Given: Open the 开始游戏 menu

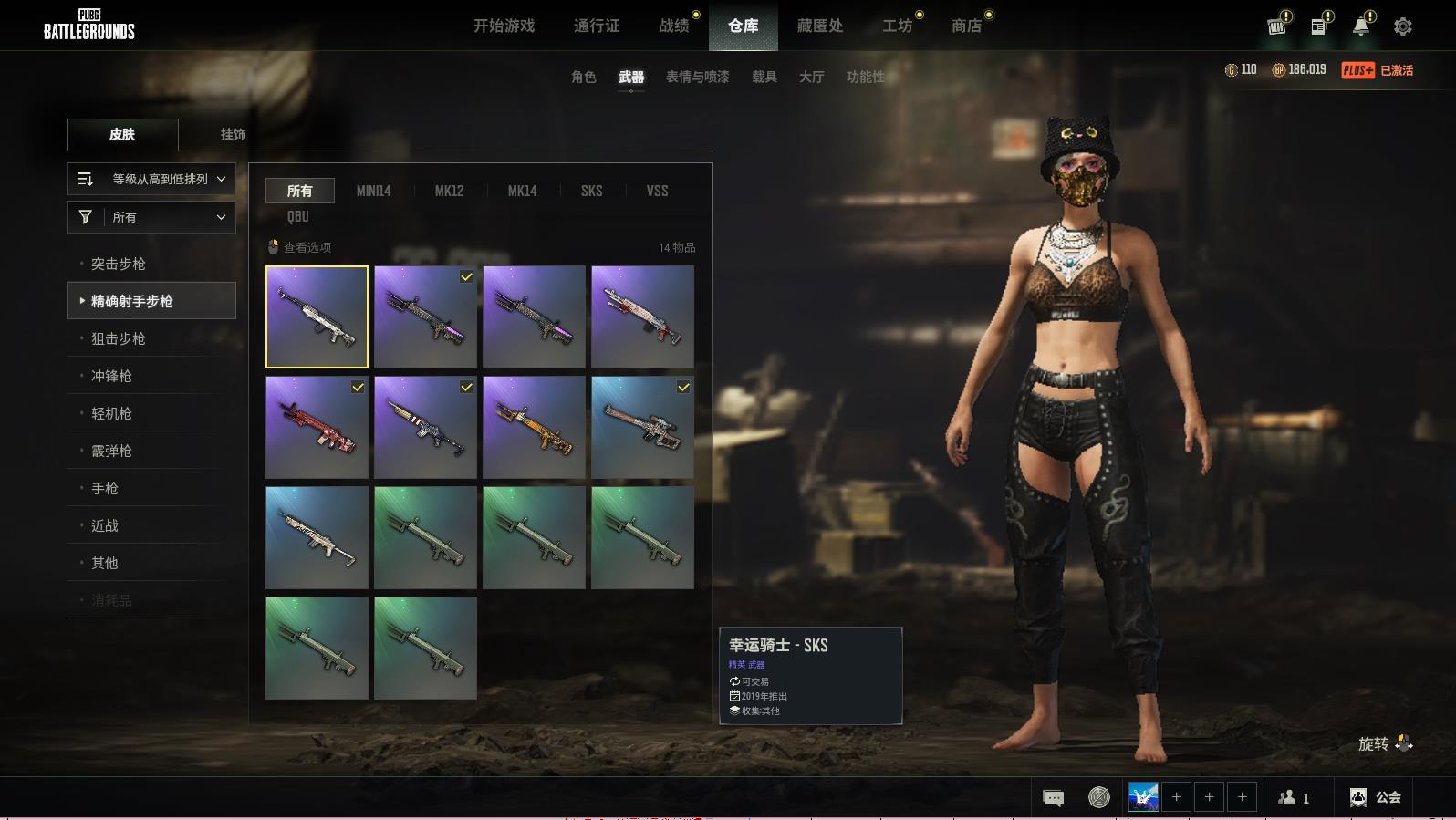Looking at the screenshot, I should pyautogui.click(x=504, y=26).
